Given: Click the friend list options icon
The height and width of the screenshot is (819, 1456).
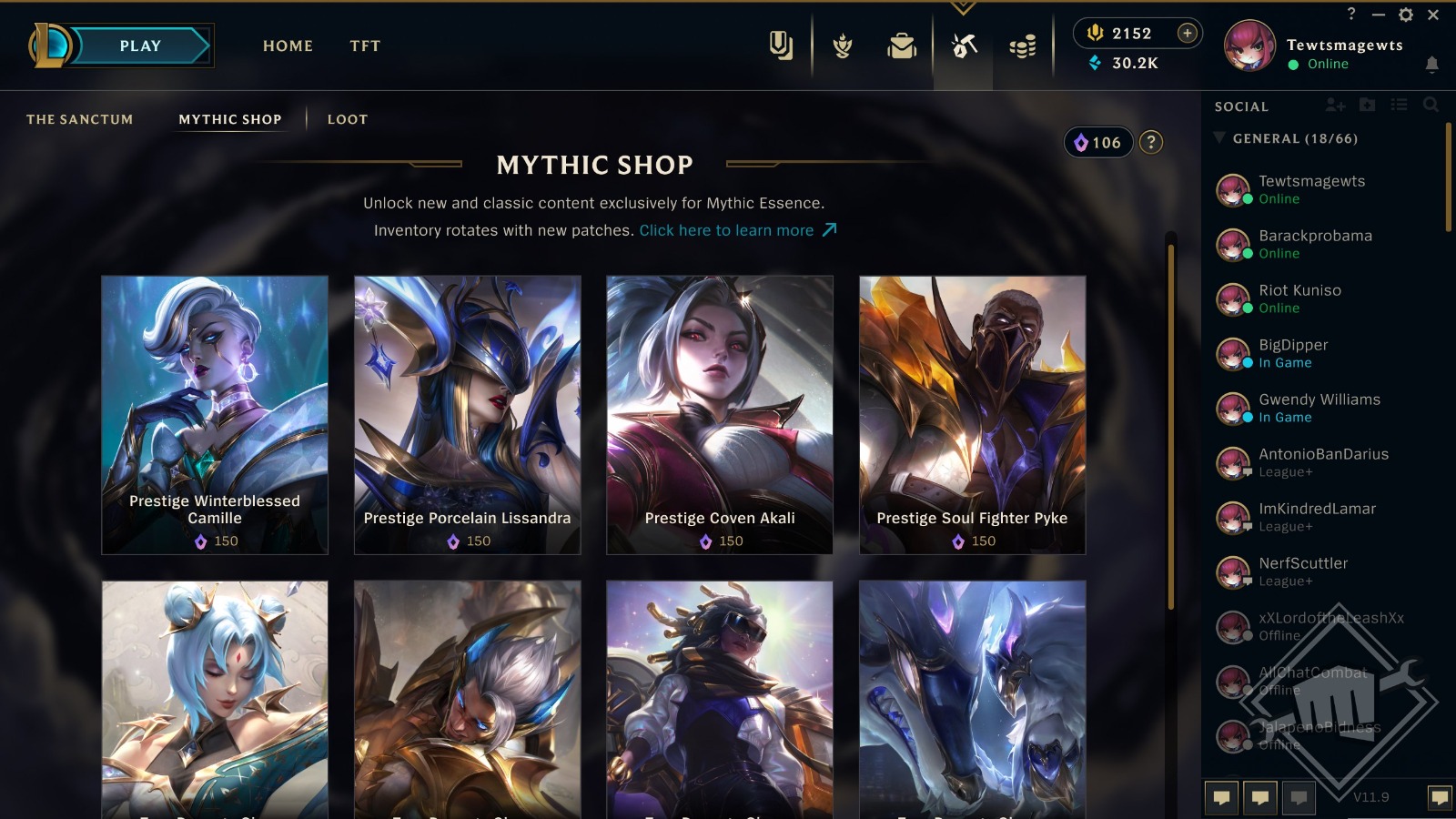Looking at the screenshot, I should coord(1400,106).
